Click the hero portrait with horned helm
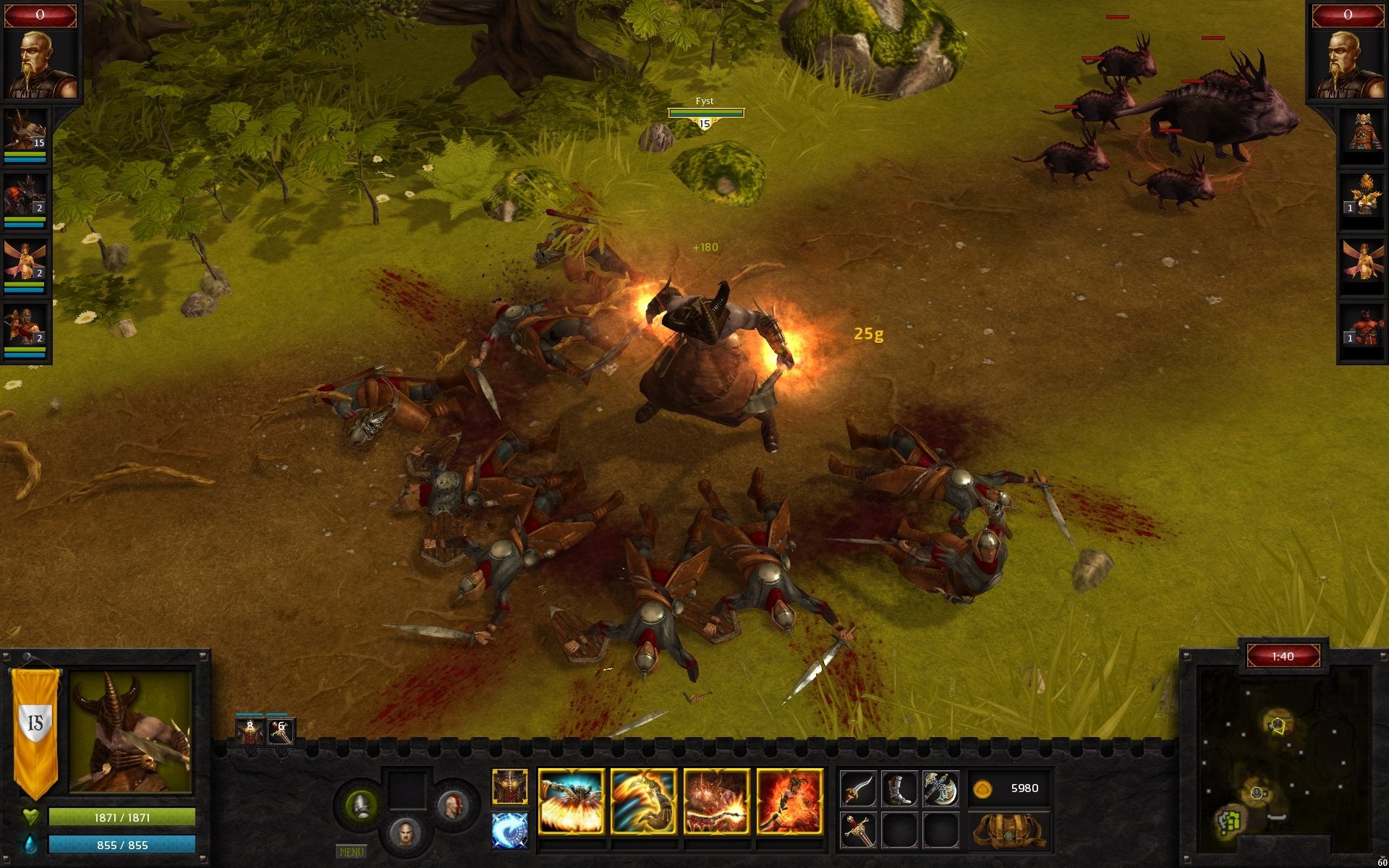Viewport: 1389px width, 868px height. tap(130, 732)
